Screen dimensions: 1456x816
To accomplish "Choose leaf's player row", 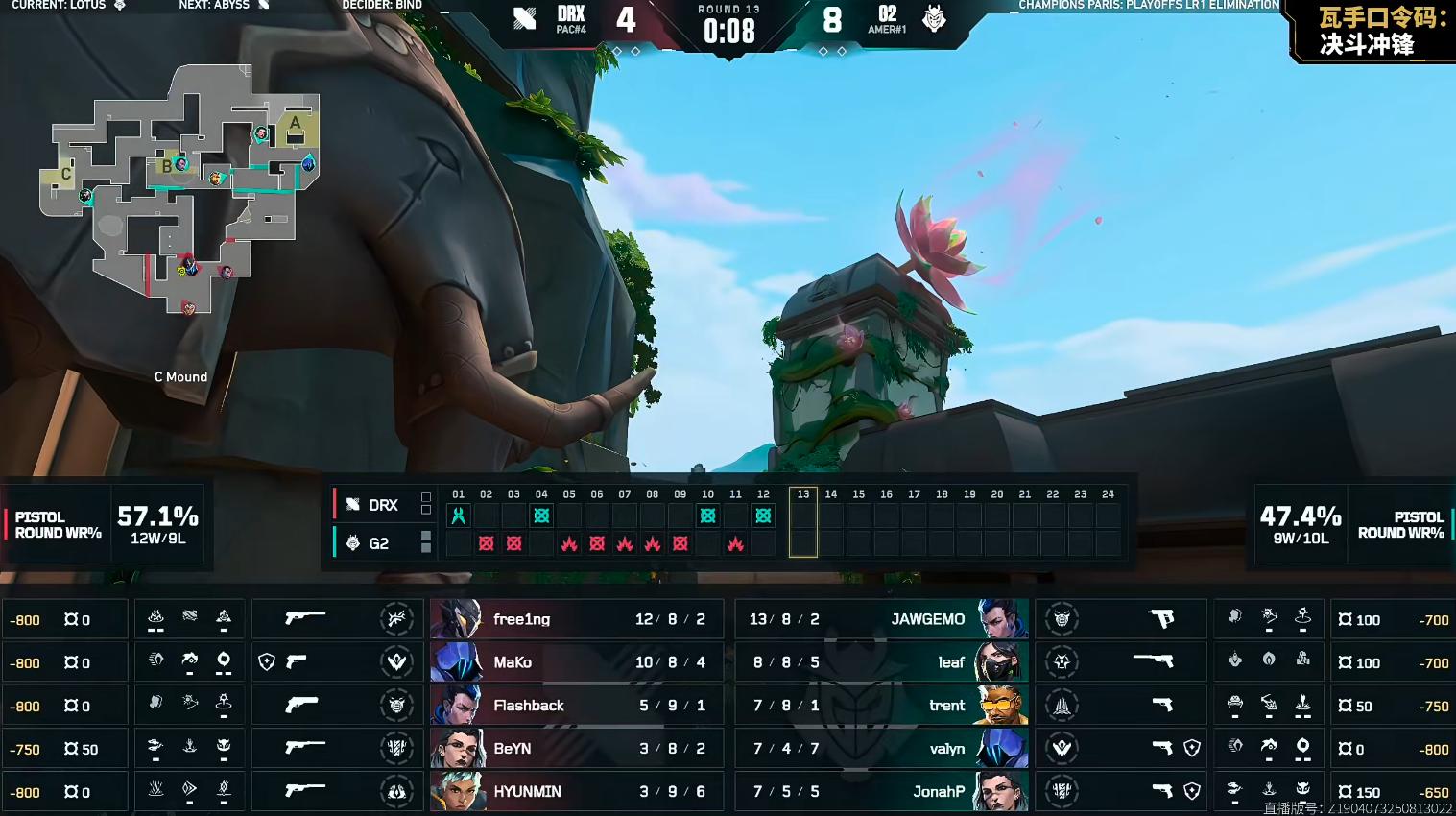I will click(881, 662).
